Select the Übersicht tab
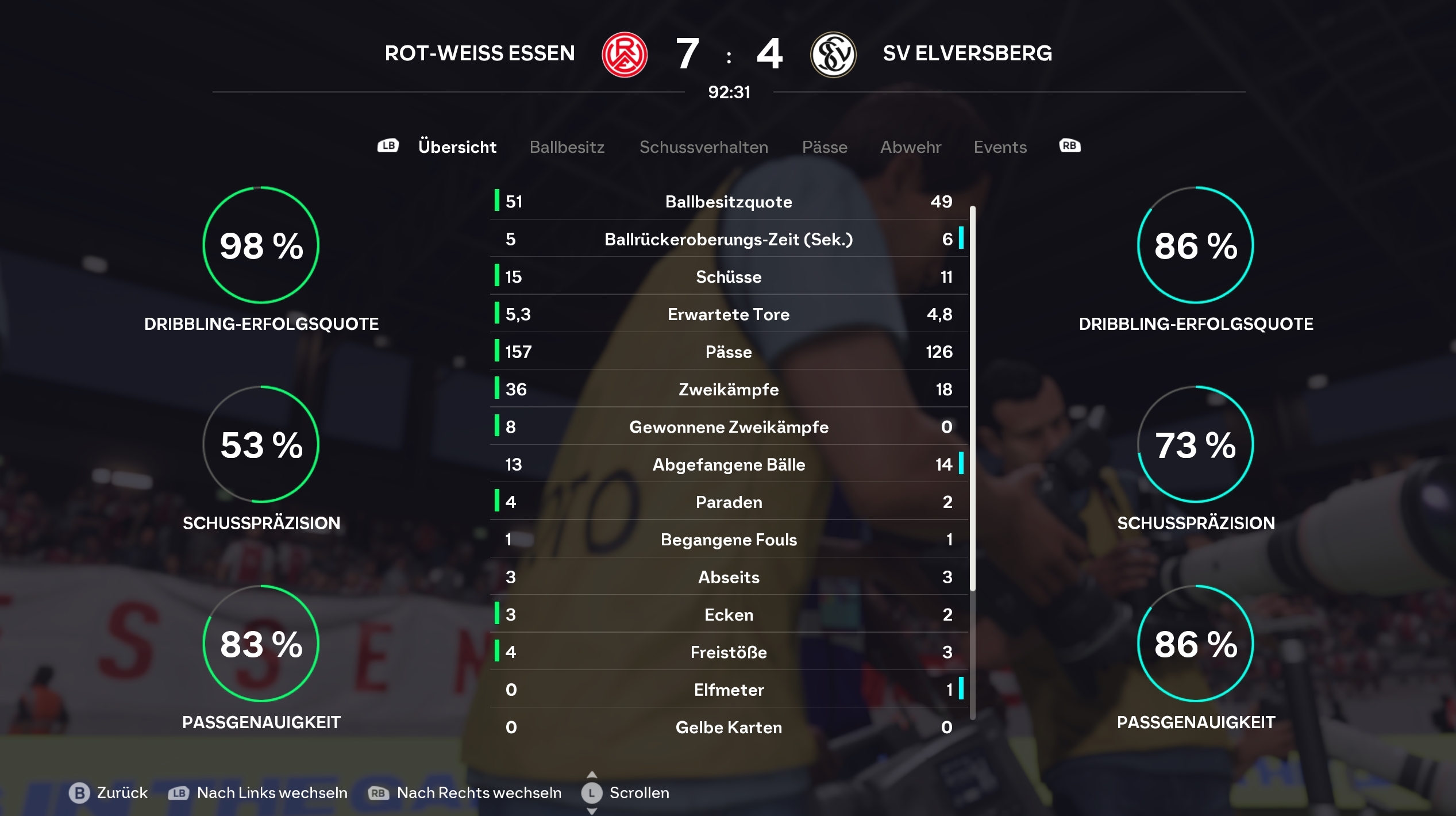 click(x=457, y=147)
